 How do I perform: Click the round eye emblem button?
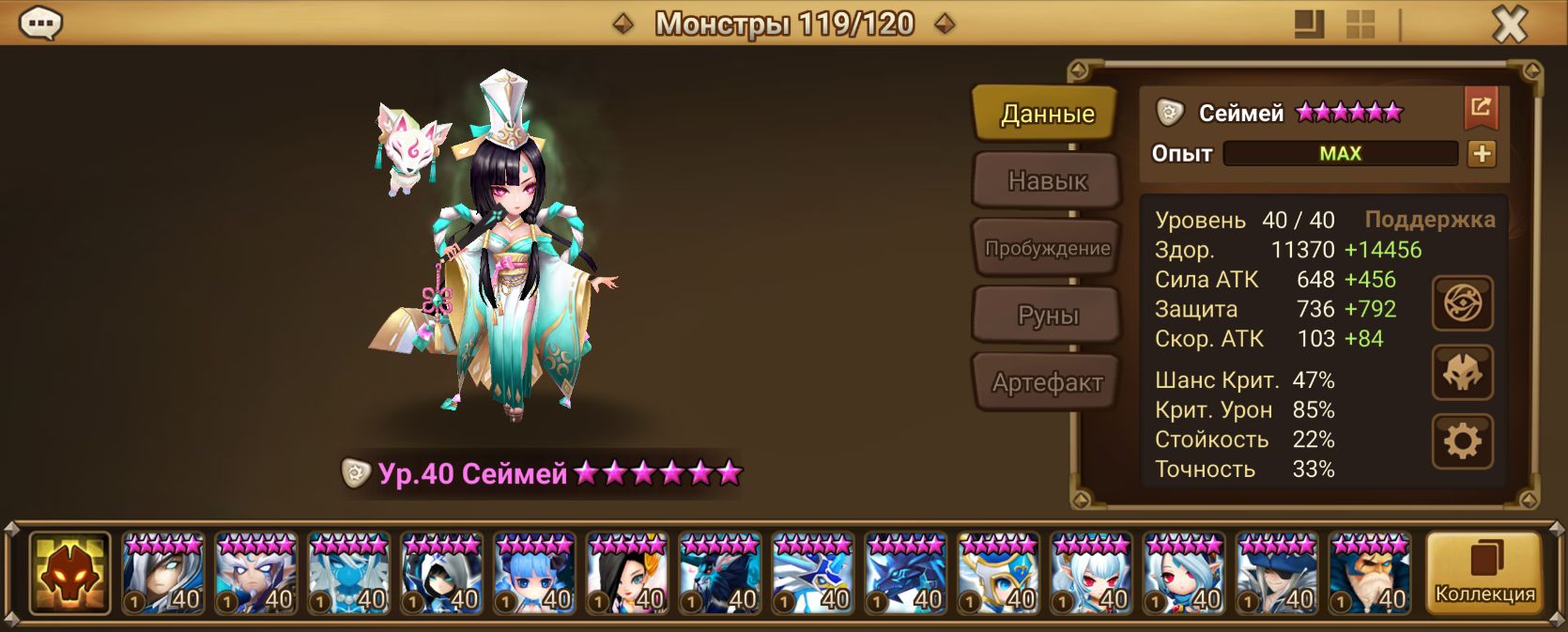pyautogui.click(x=1462, y=303)
